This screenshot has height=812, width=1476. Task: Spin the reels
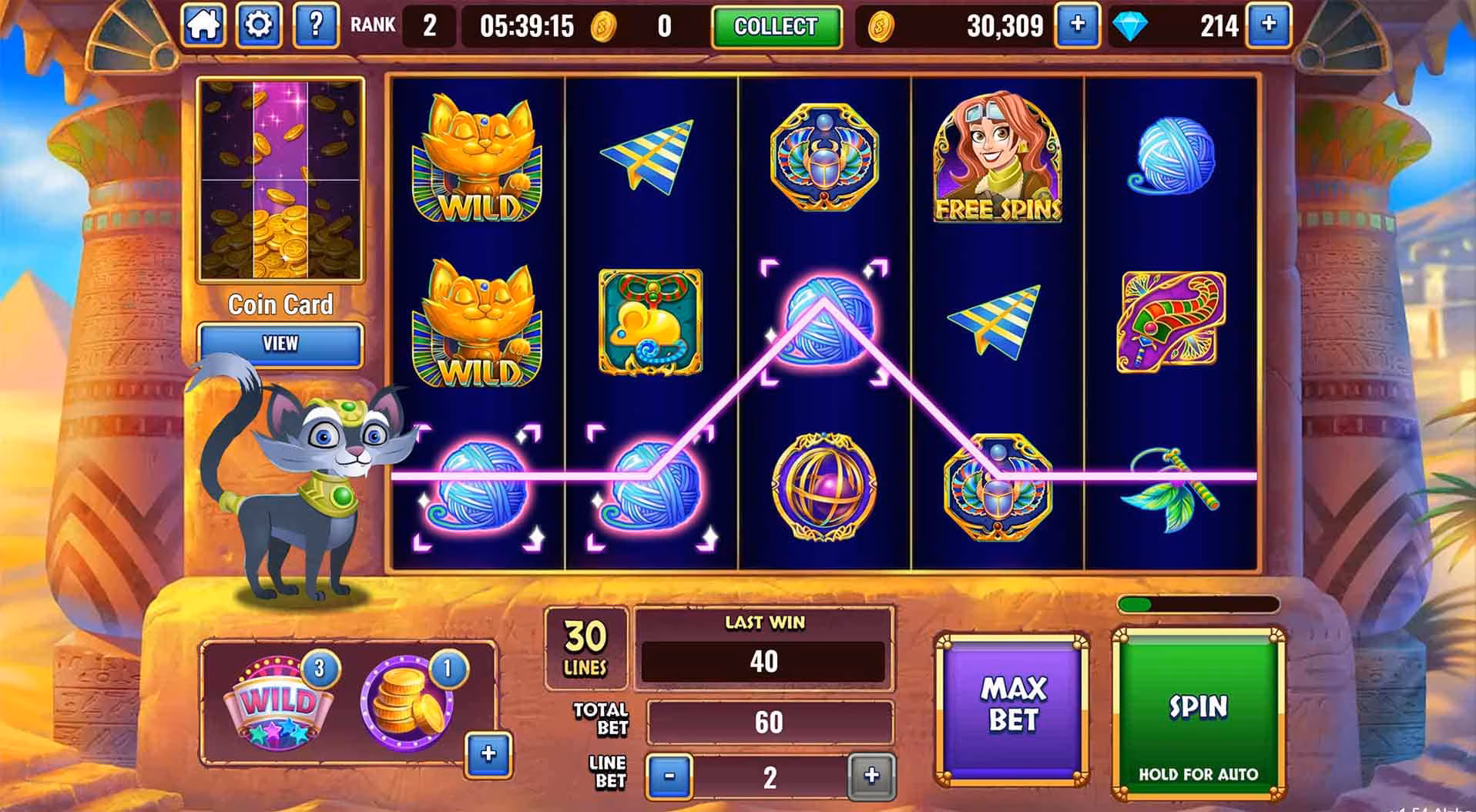click(1198, 713)
